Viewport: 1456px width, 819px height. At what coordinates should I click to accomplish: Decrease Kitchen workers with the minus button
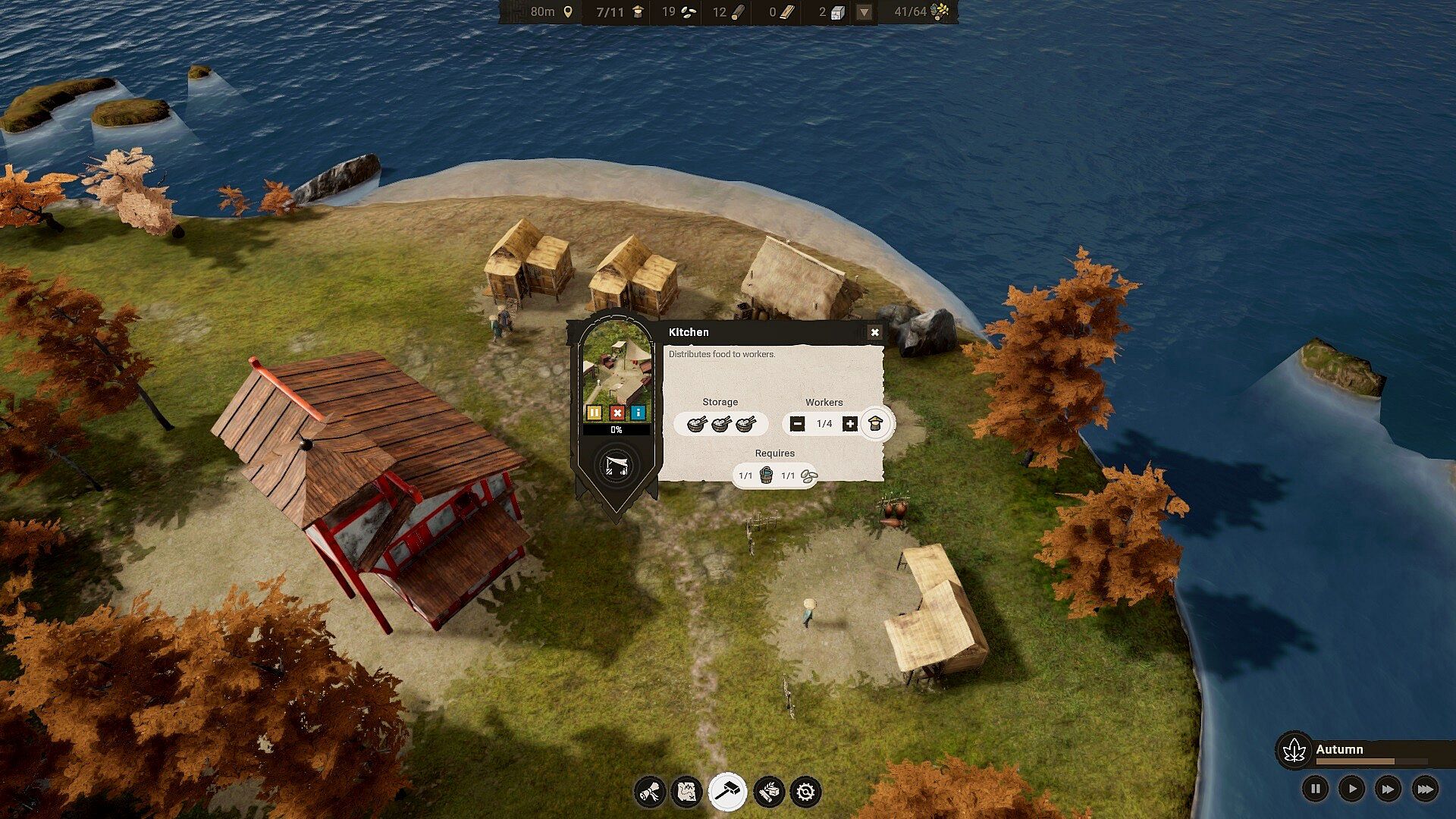pos(797,424)
